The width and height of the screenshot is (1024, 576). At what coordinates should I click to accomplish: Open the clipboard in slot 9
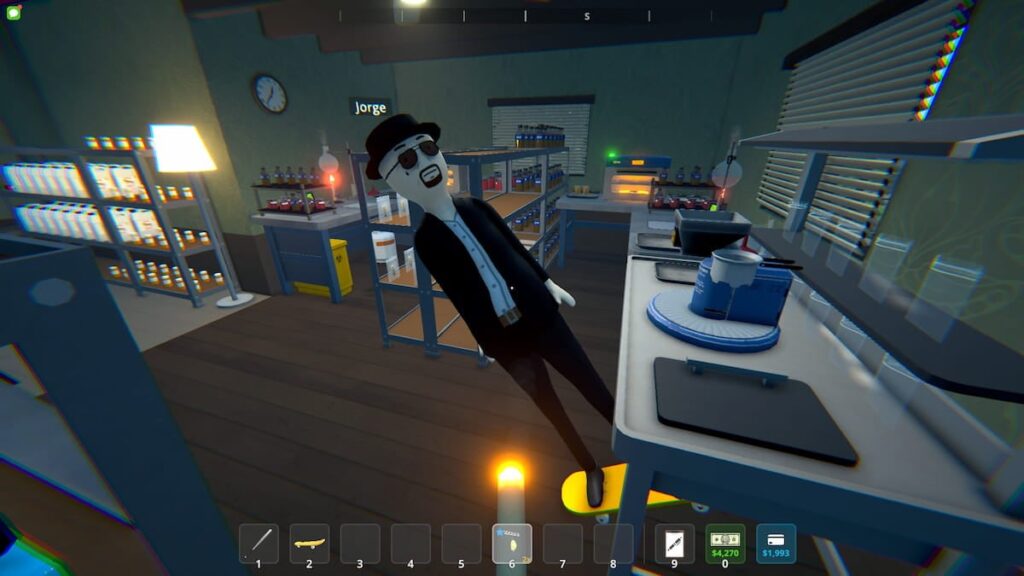(x=674, y=543)
